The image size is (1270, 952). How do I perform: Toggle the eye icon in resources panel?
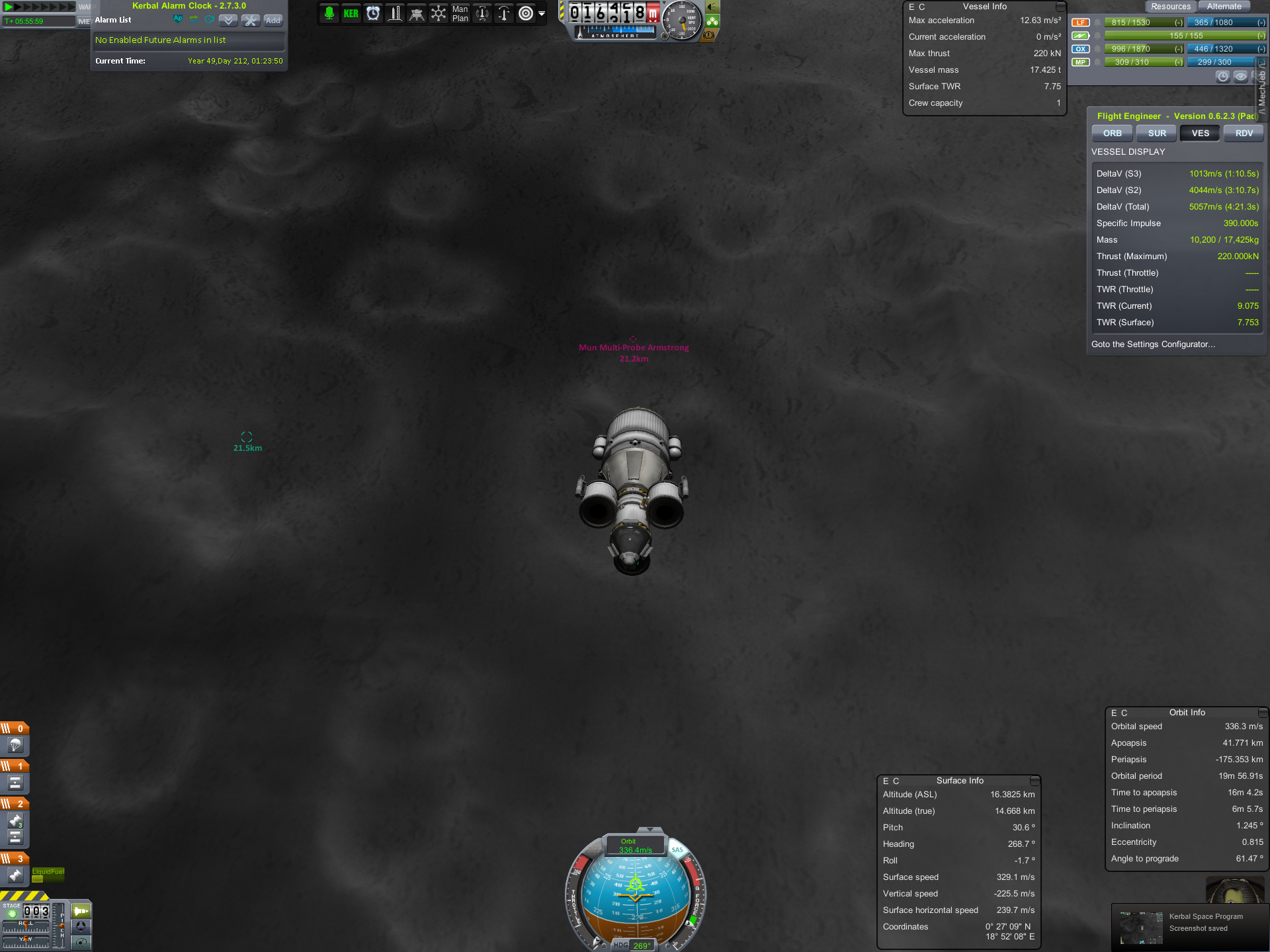pos(1240,77)
